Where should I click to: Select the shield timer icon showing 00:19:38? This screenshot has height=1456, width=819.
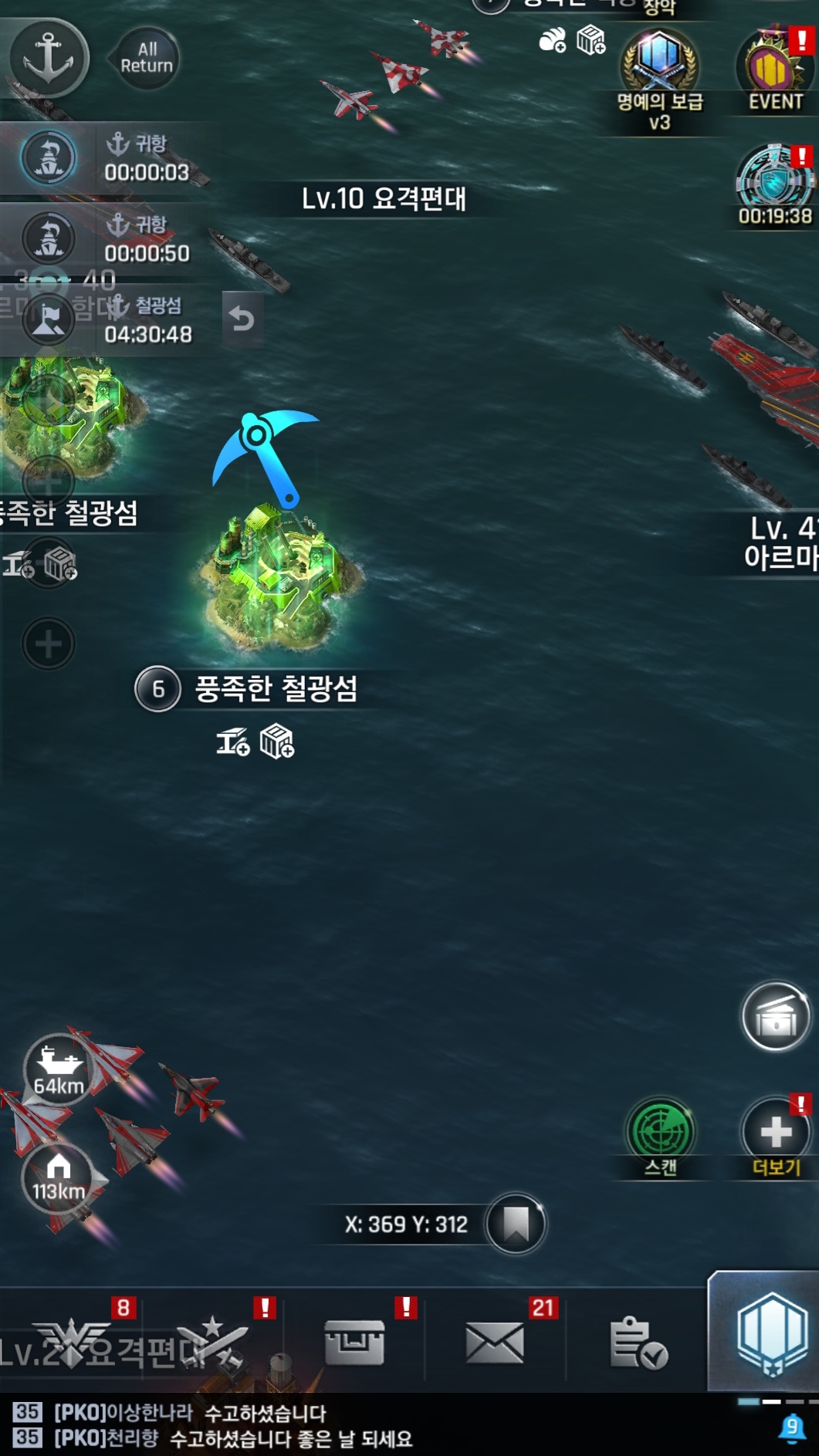point(774,181)
